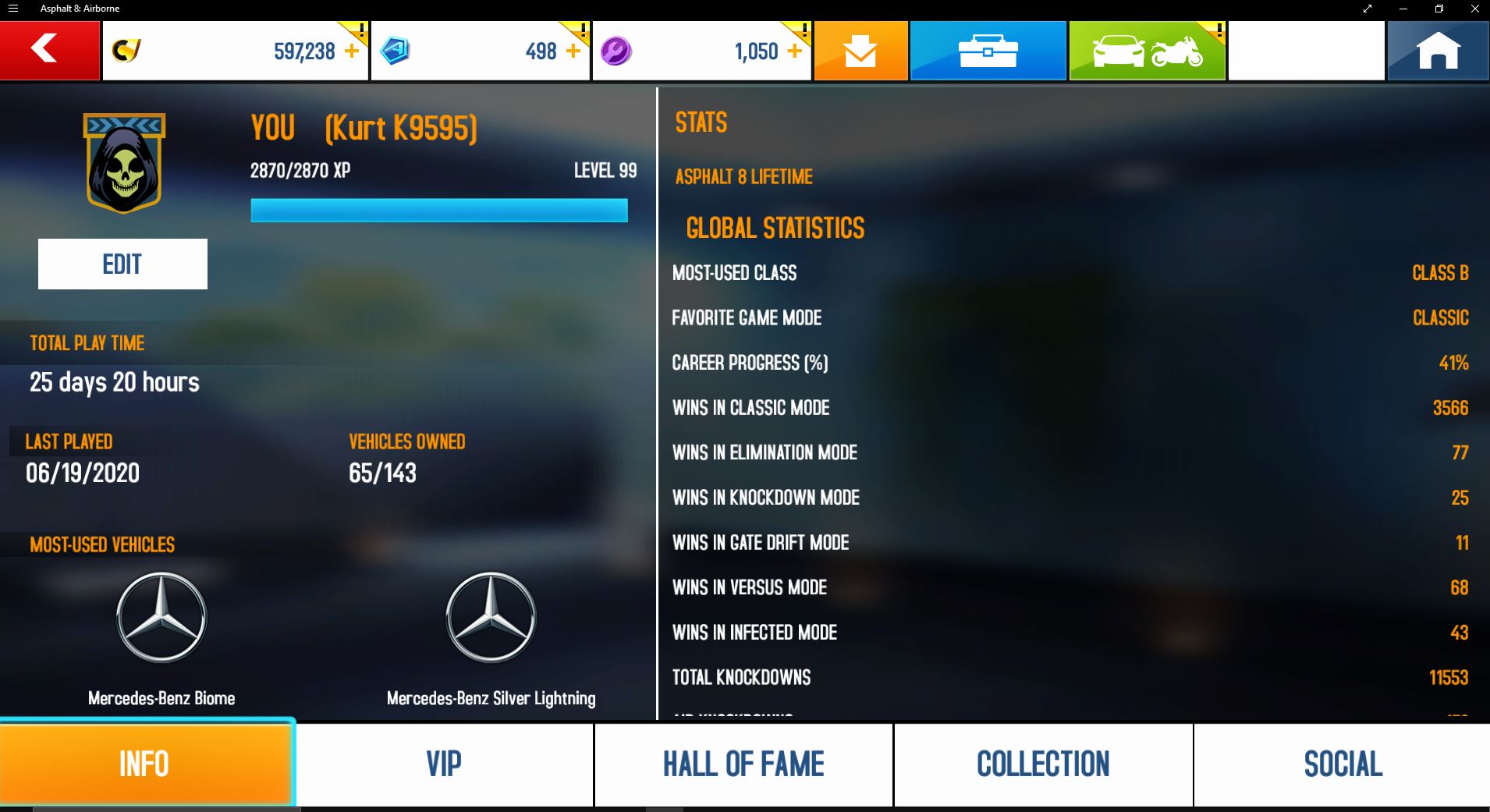This screenshot has width=1490, height=812.
Task: Open the window hamburger menu
Action: (x=13, y=9)
